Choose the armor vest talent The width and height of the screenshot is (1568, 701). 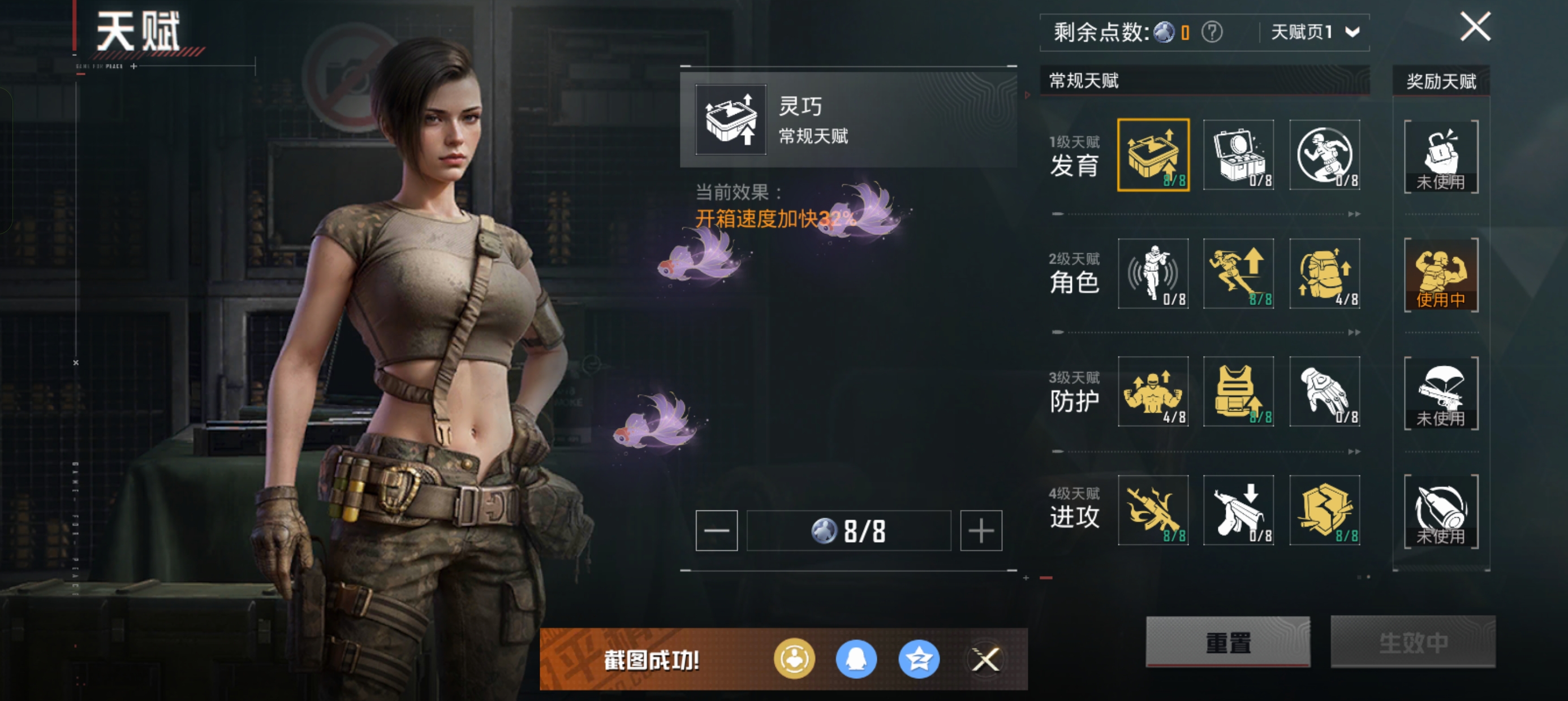point(1238,392)
